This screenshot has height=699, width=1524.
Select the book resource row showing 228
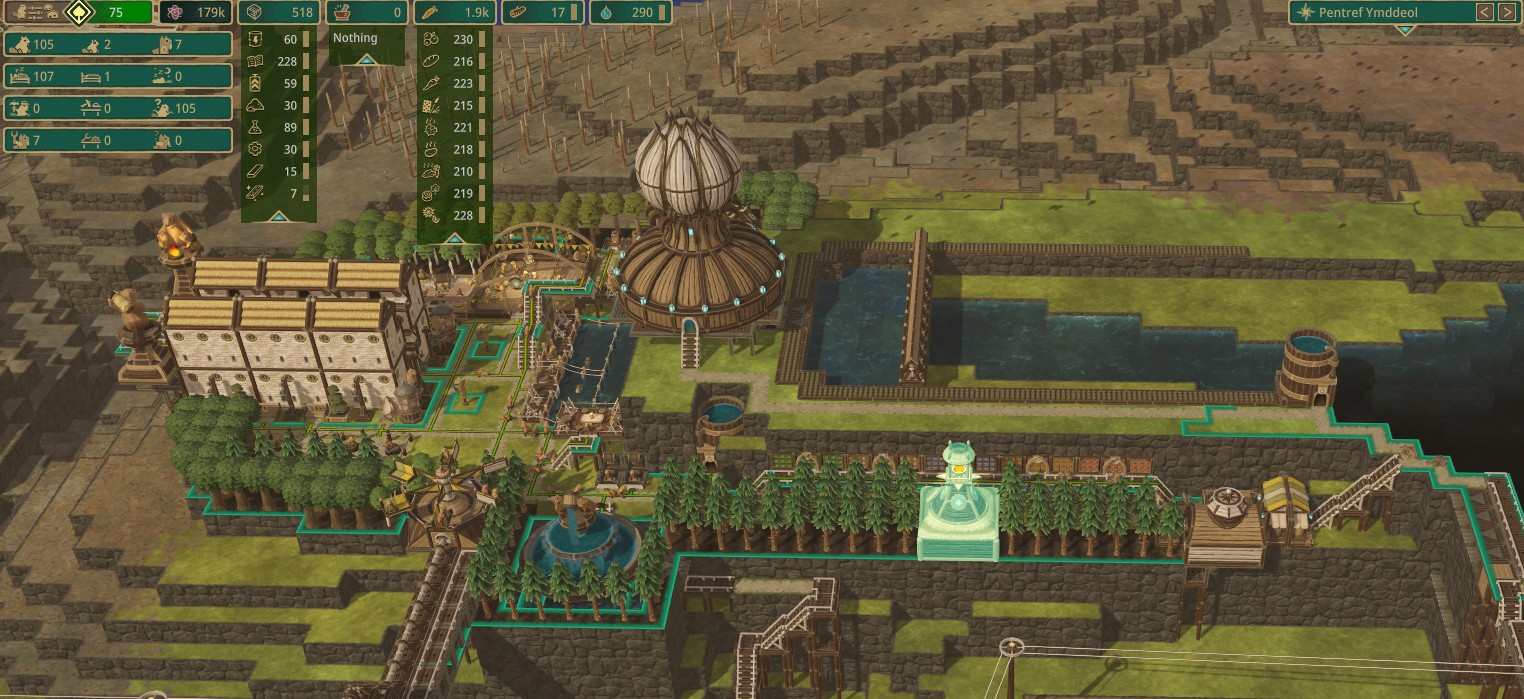[x=279, y=61]
